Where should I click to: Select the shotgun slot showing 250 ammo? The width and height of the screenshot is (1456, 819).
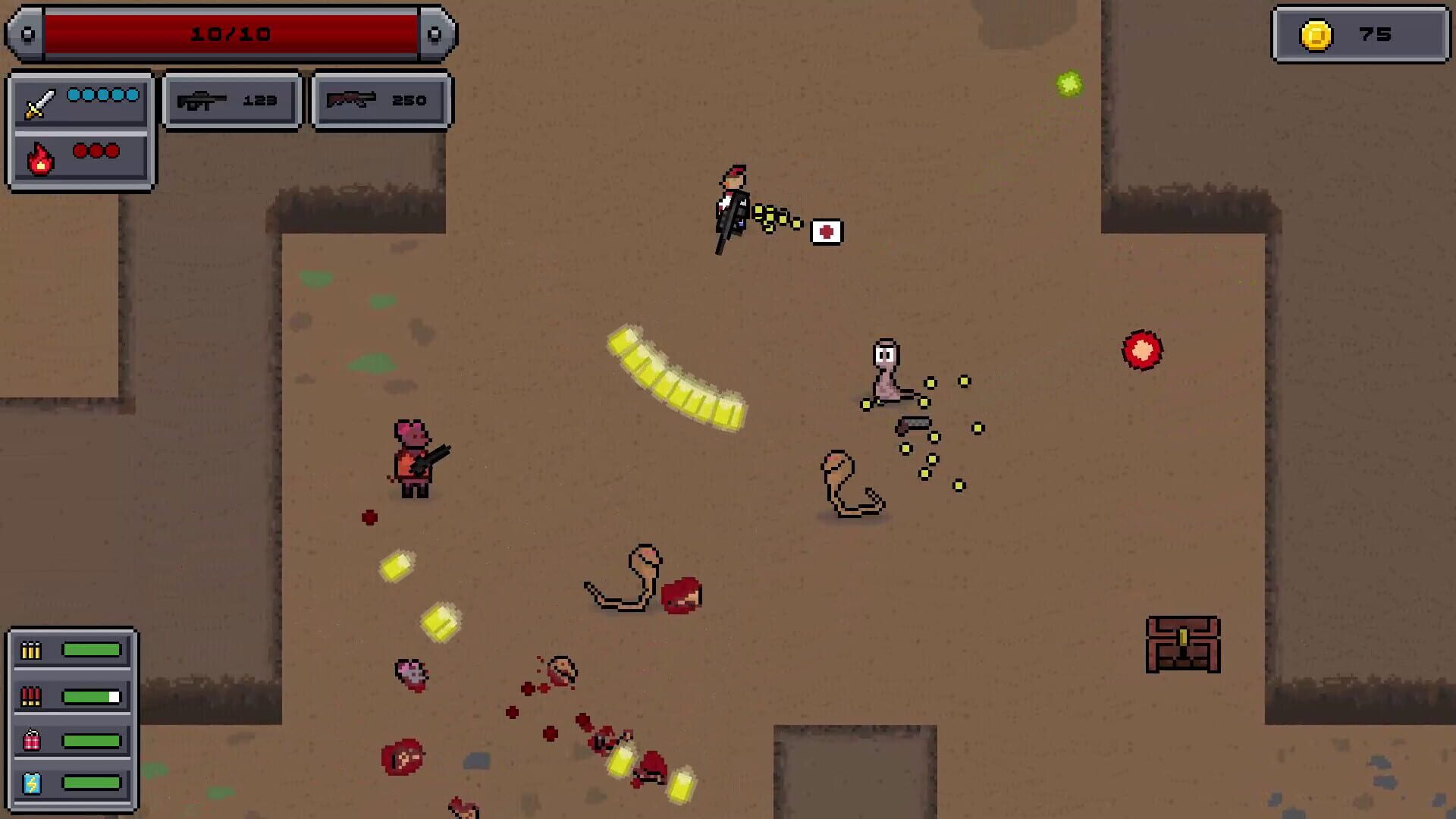[x=379, y=99]
